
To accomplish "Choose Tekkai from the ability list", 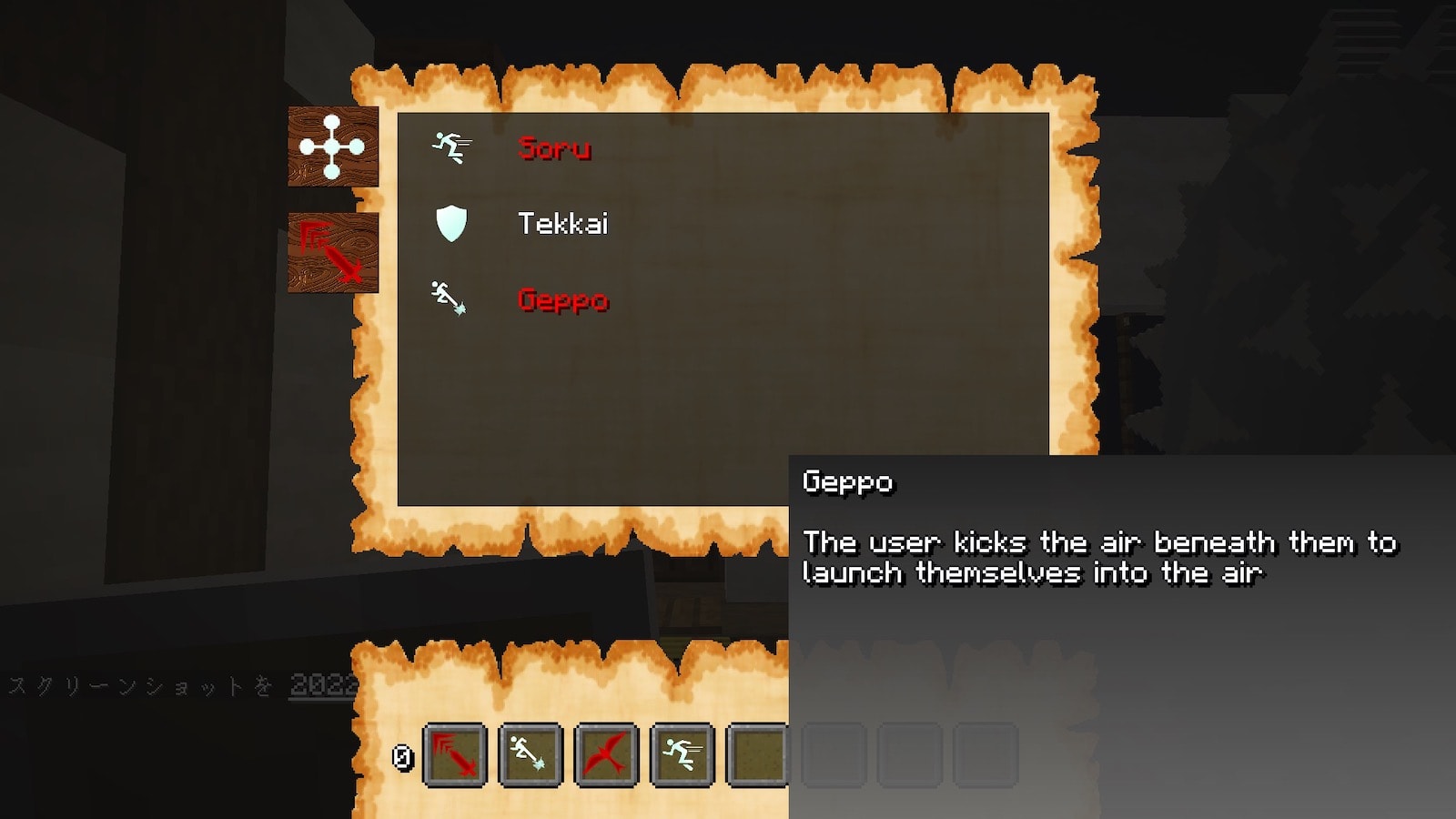I will [561, 224].
